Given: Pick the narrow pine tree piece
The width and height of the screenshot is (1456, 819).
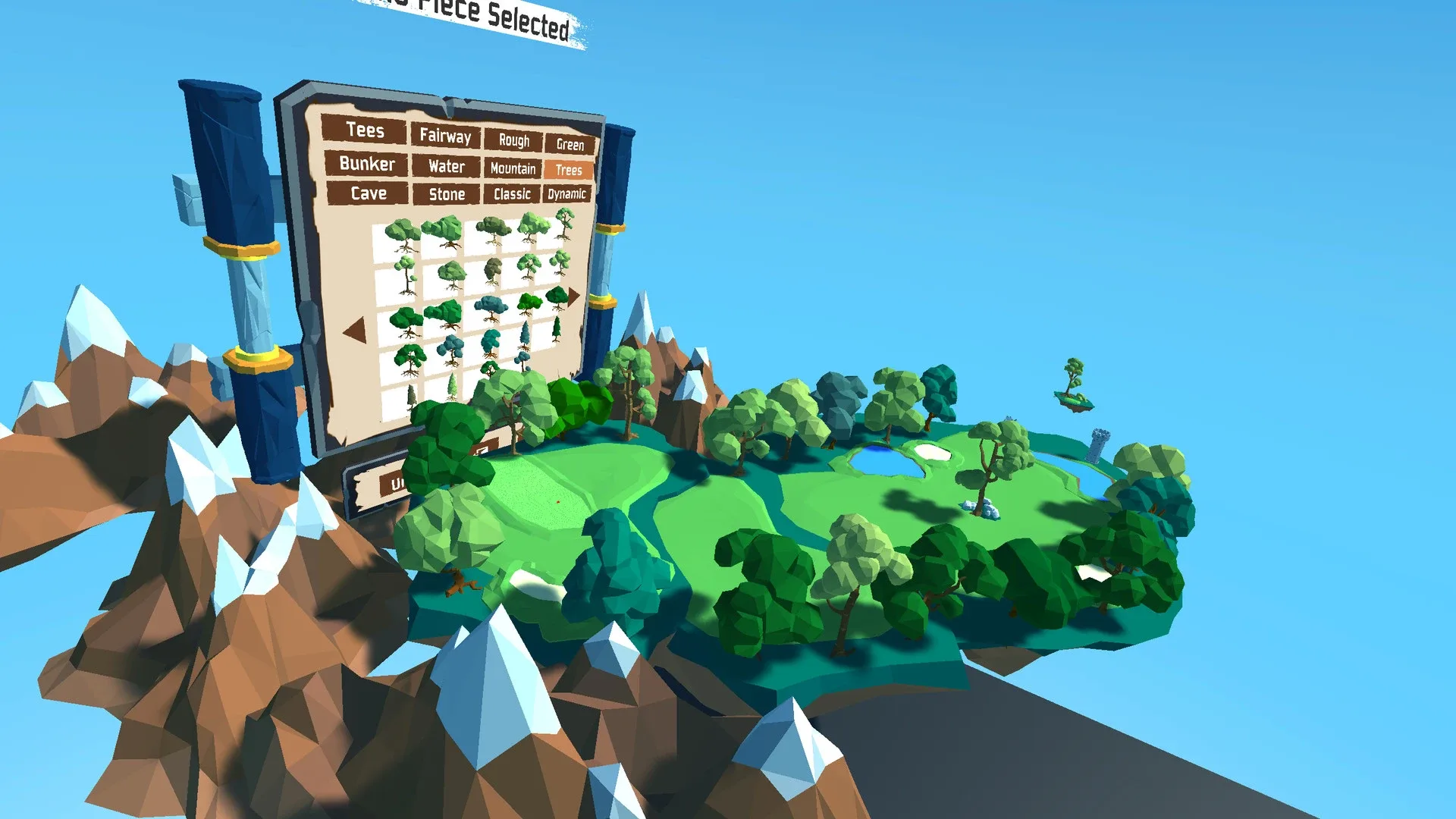Looking at the screenshot, I should pos(410,395).
